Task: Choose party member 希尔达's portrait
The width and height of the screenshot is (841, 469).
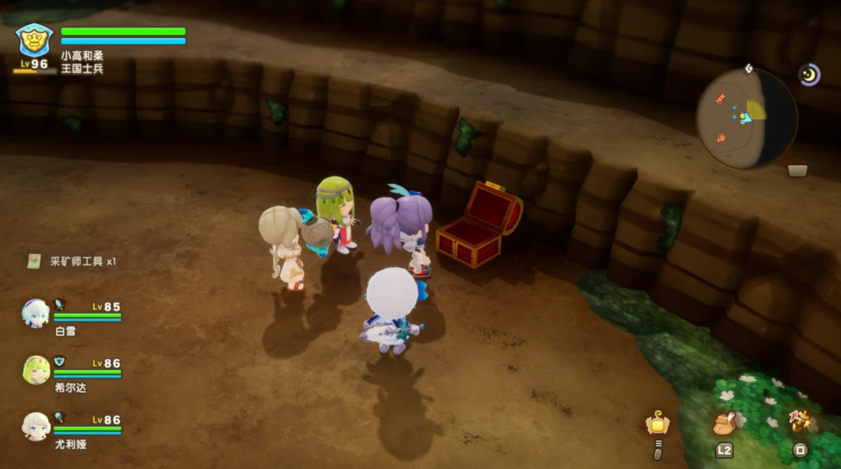Action: pyautogui.click(x=35, y=370)
